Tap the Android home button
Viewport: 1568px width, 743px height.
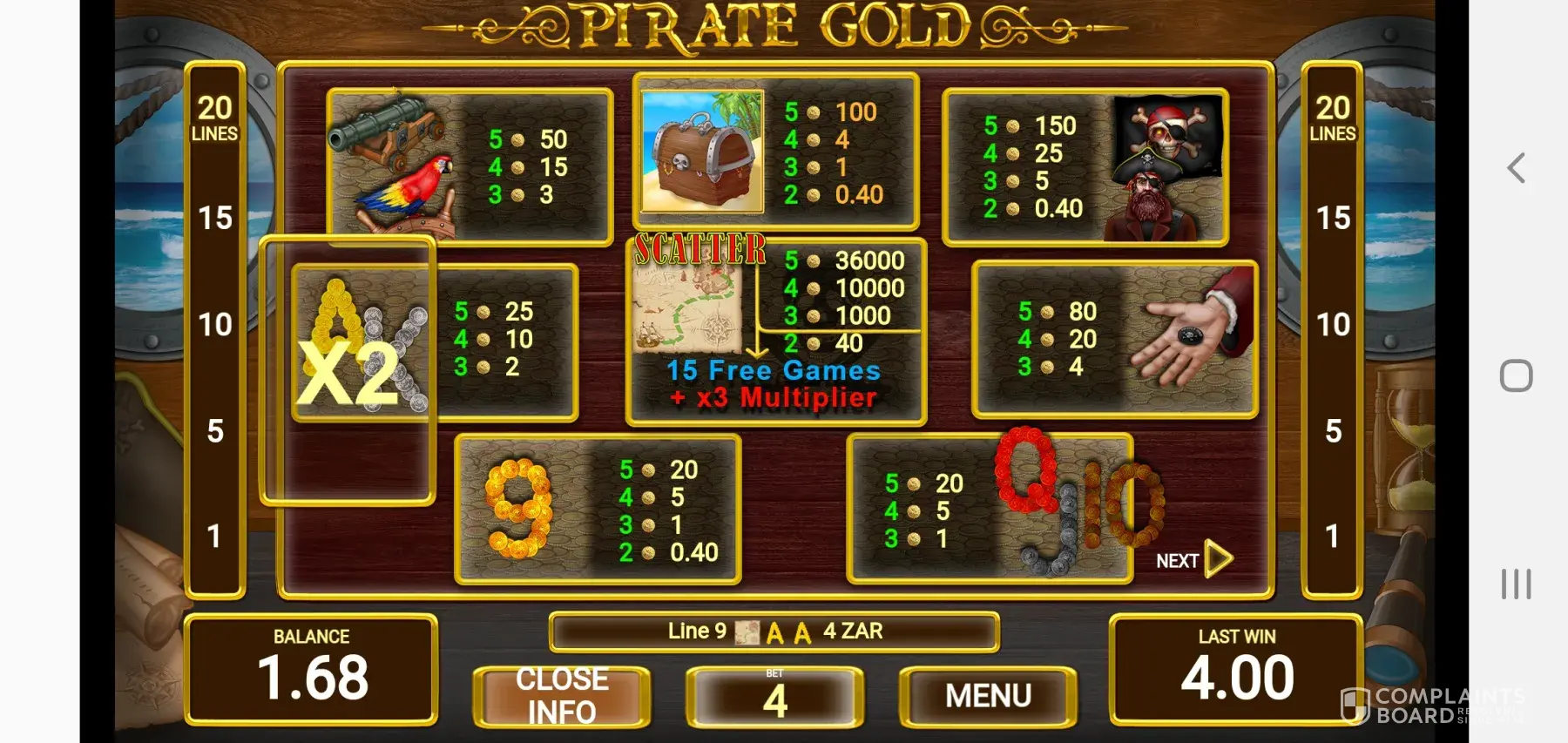coord(1516,376)
